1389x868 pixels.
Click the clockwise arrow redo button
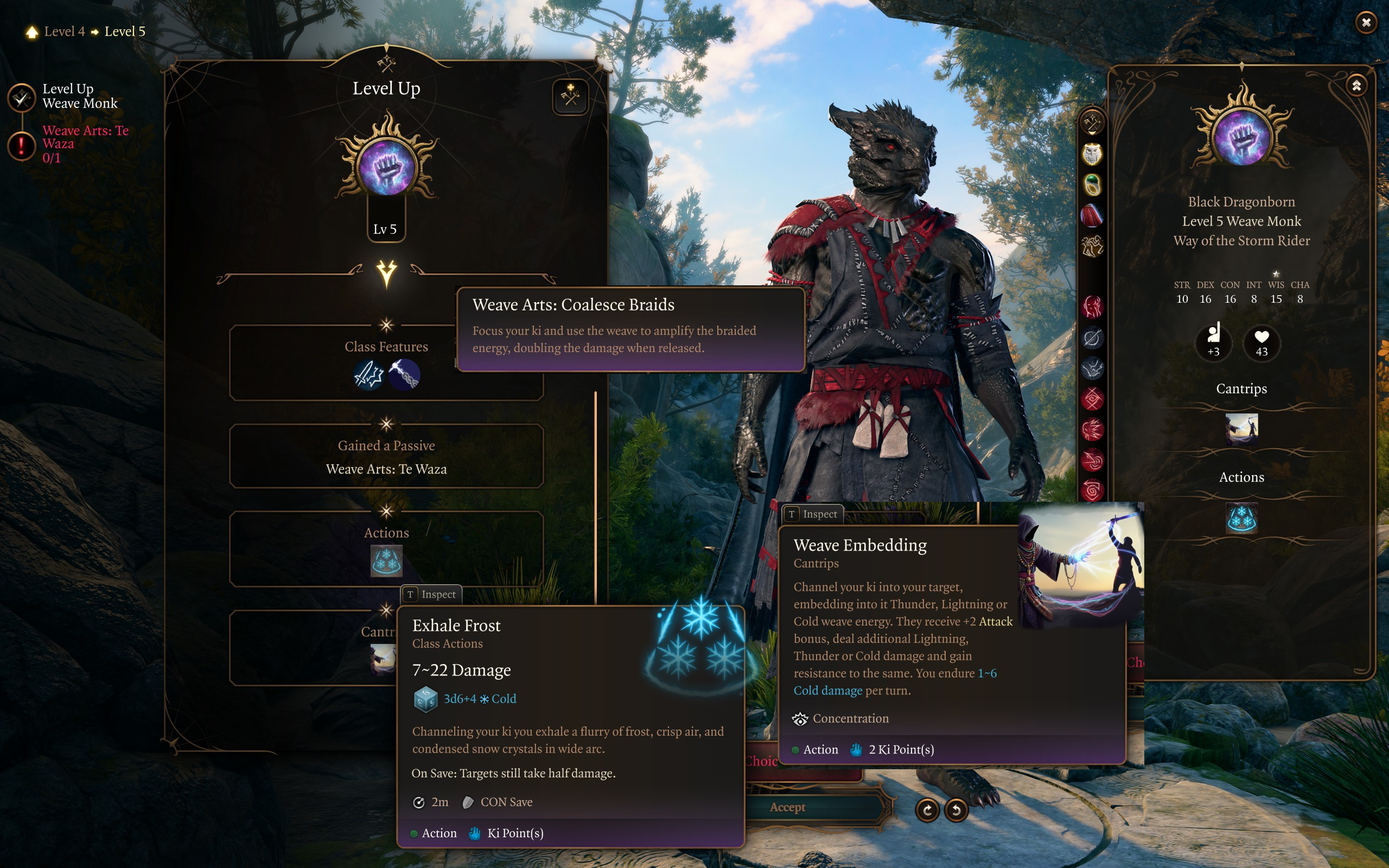pyautogui.click(x=927, y=810)
